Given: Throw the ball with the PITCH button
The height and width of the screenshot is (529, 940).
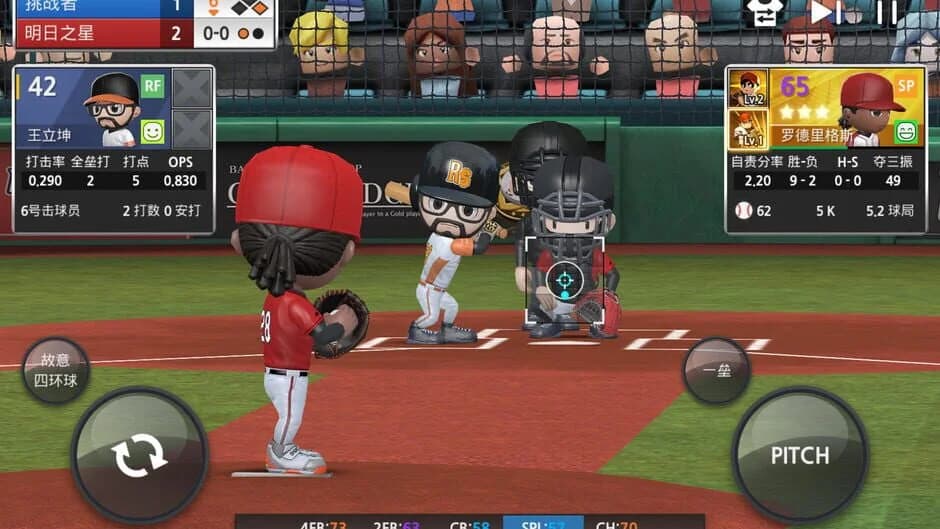Looking at the screenshot, I should click(x=800, y=455).
